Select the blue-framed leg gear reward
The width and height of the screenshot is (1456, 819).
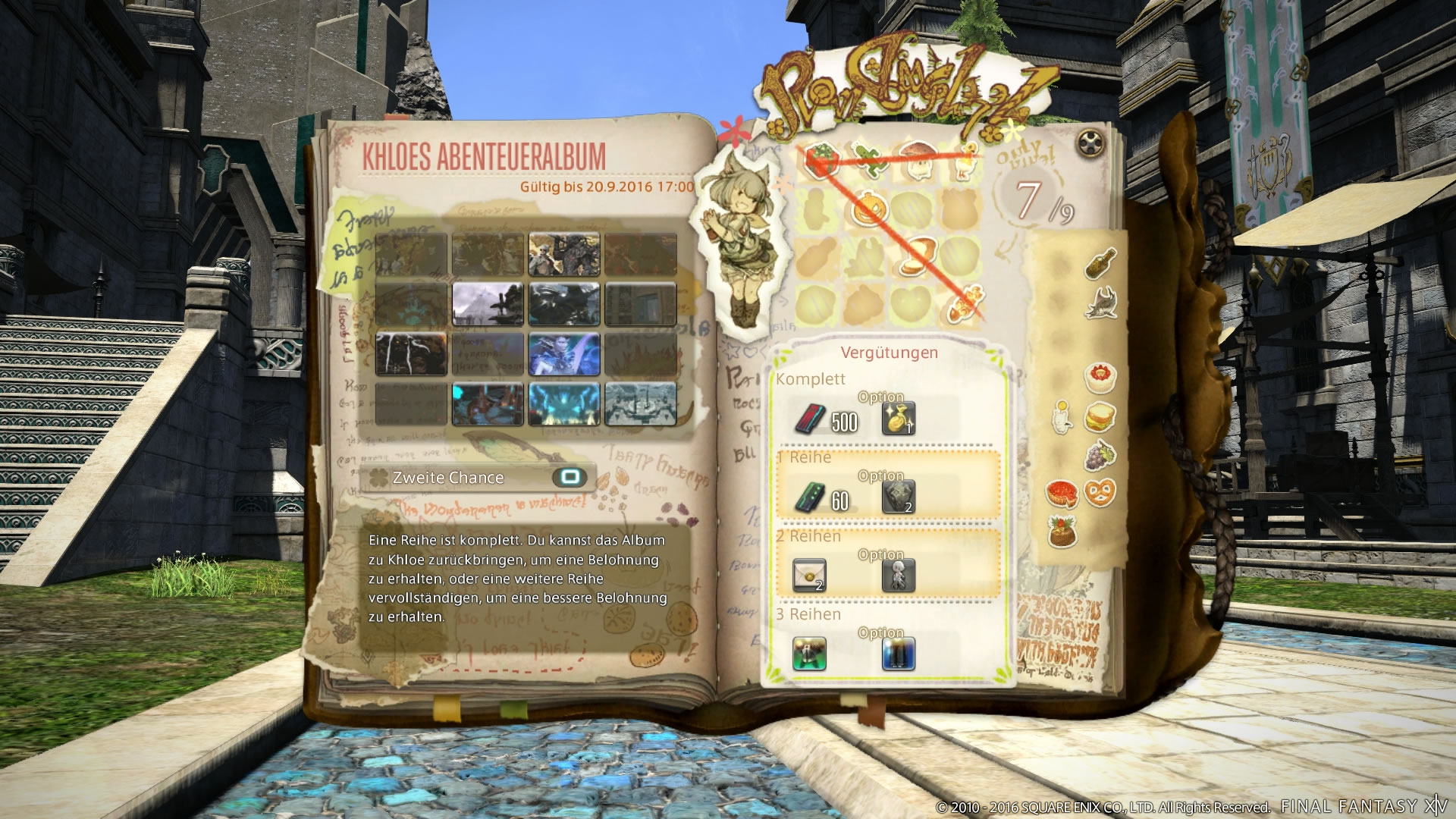click(899, 654)
